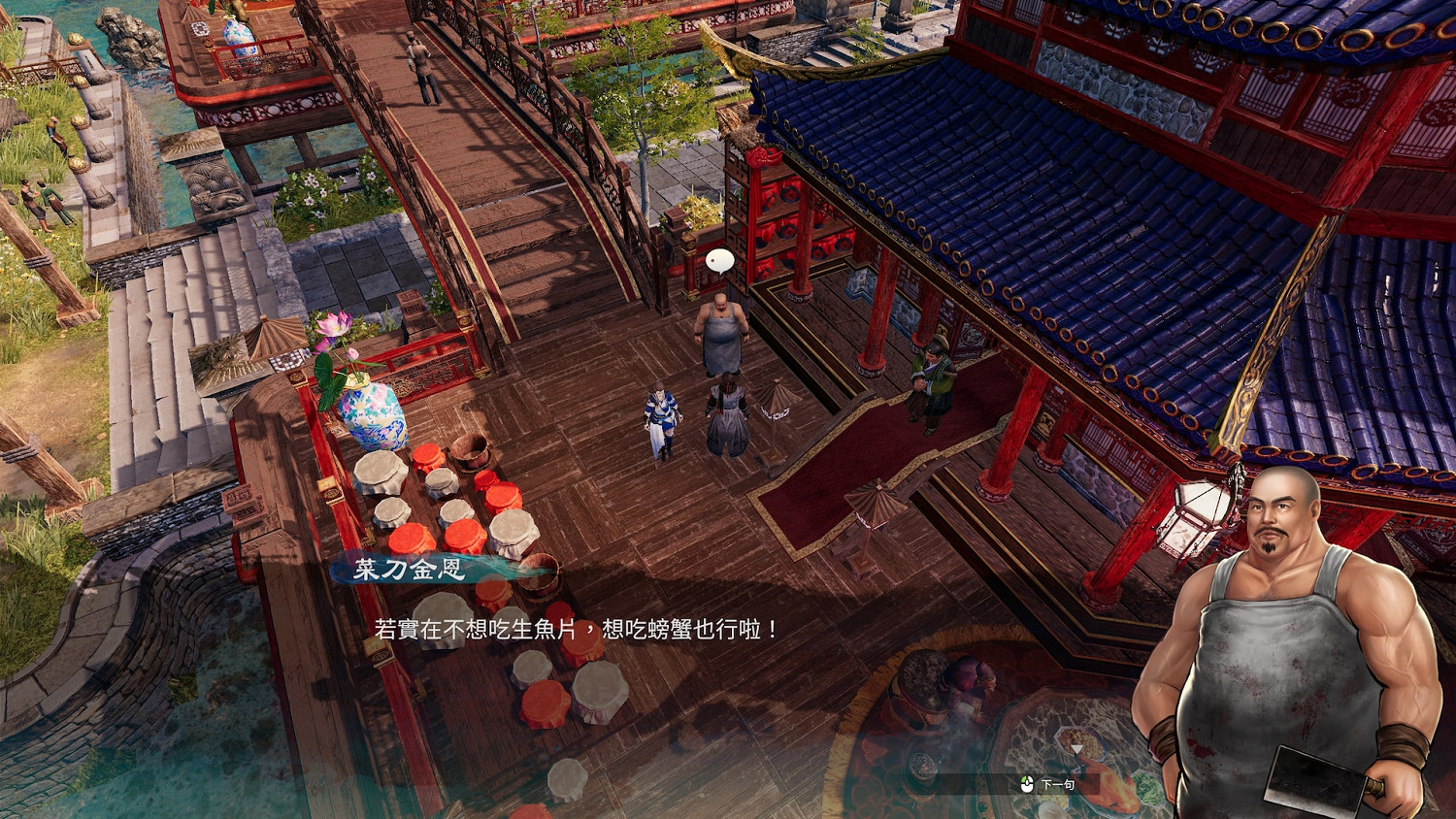Click the bald cook NPC on the deck

tap(720, 325)
